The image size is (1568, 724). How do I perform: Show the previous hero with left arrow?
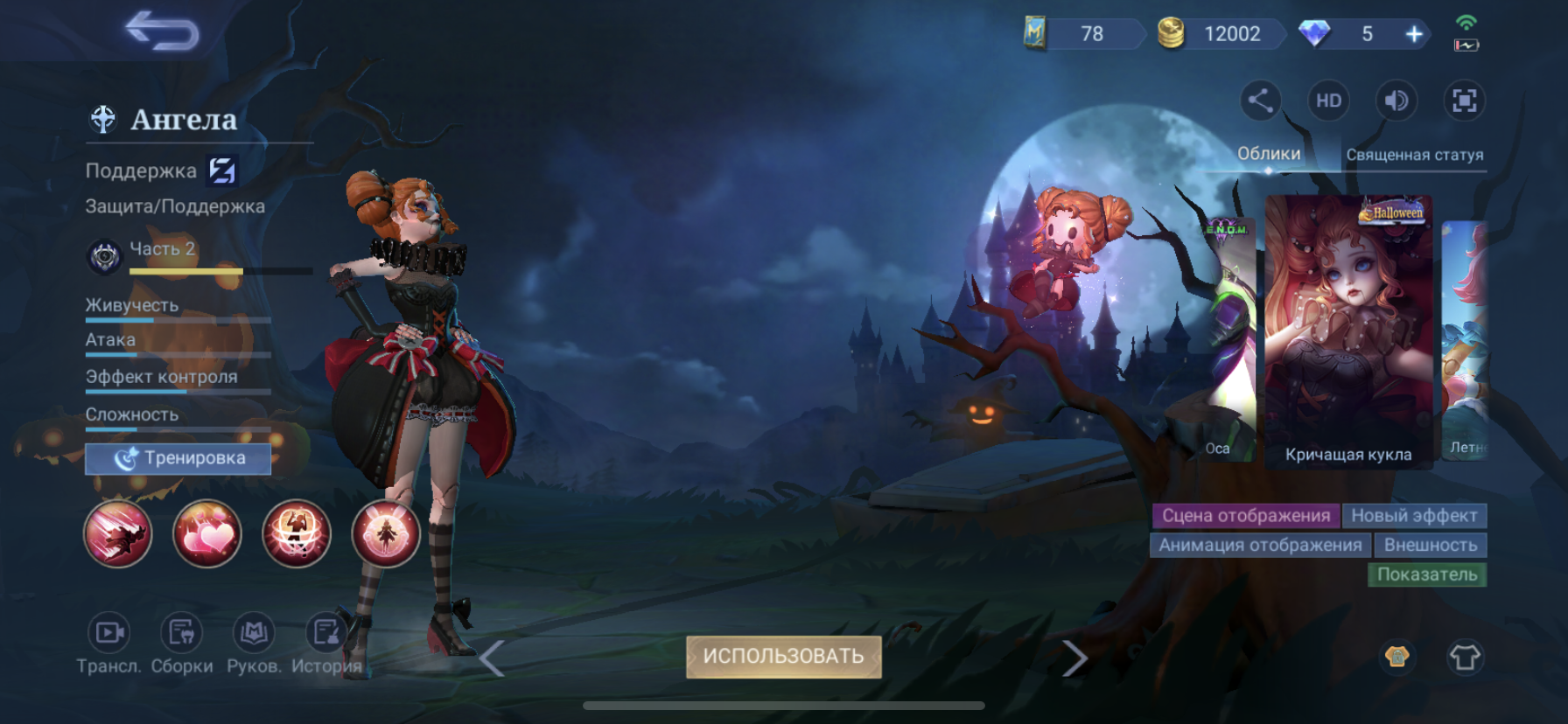[x=492, y=658]
